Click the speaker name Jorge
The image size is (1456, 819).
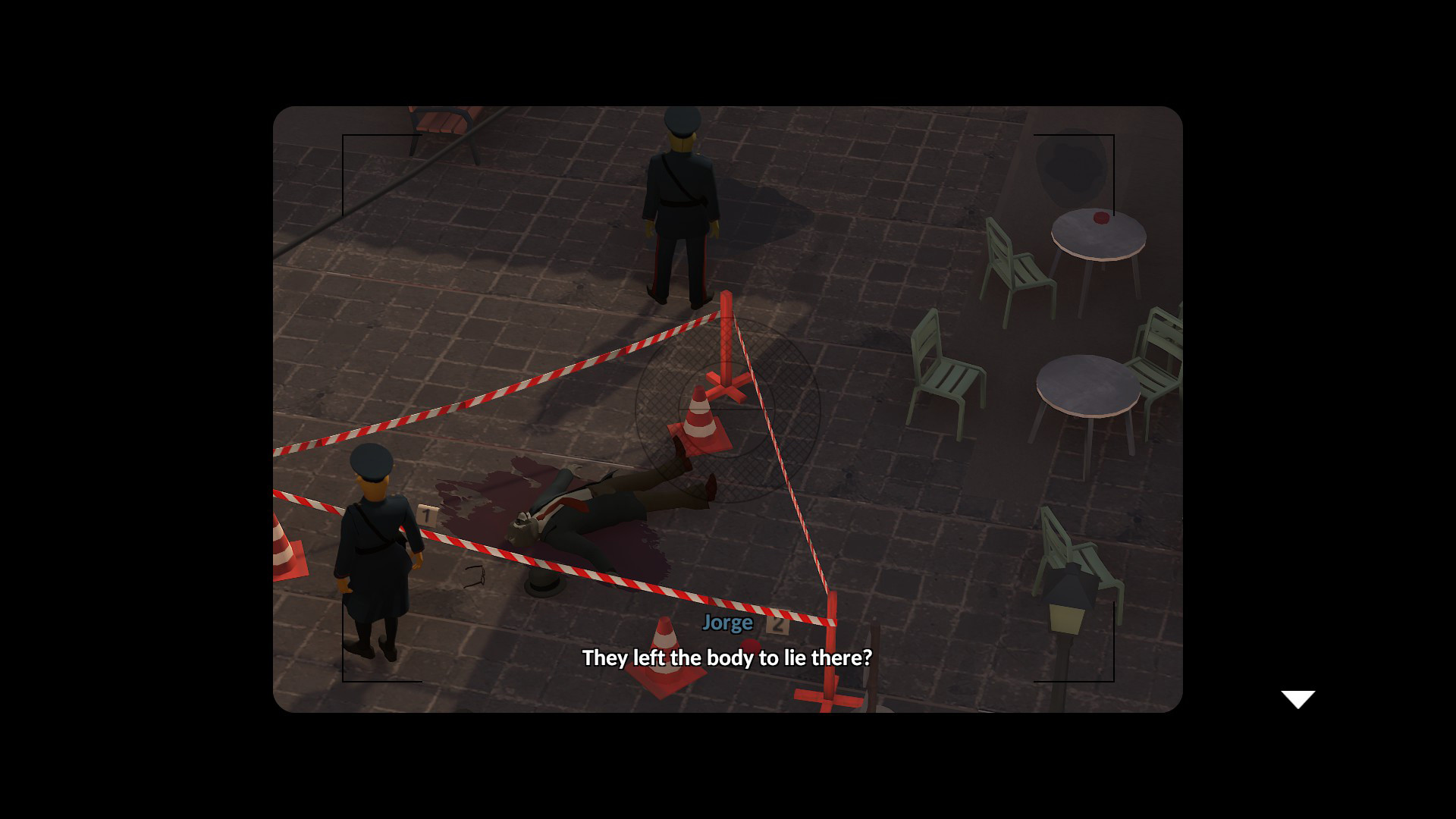coord(727,622)
